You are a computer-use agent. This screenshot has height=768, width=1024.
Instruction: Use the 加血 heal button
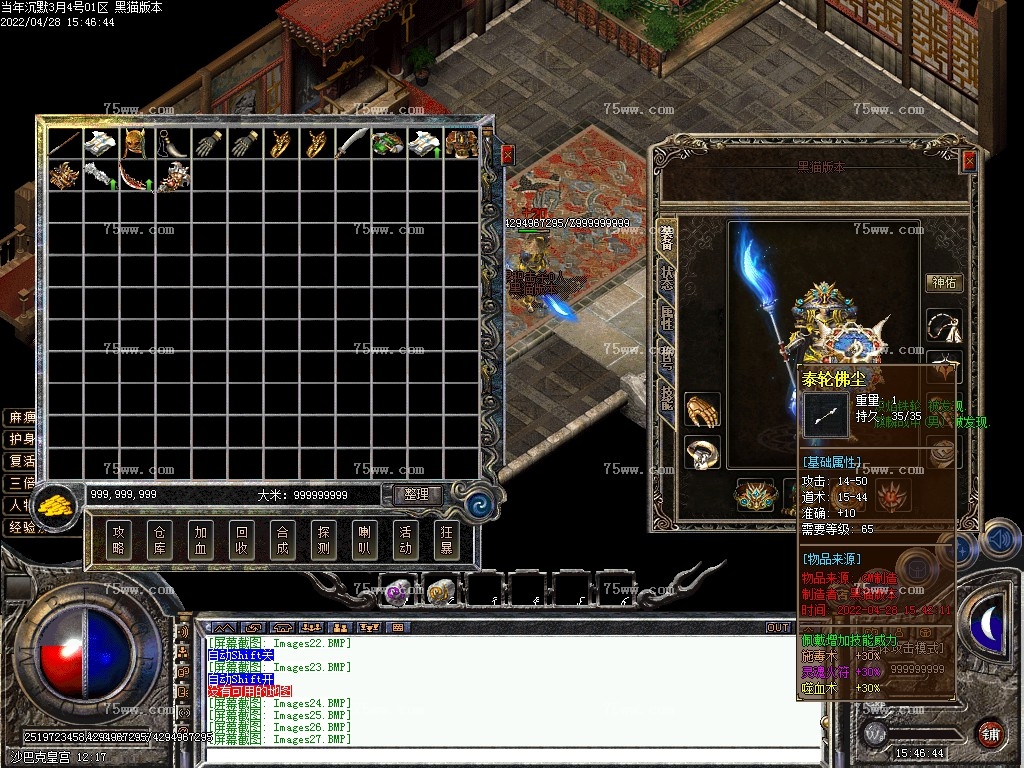coord(201,541)
